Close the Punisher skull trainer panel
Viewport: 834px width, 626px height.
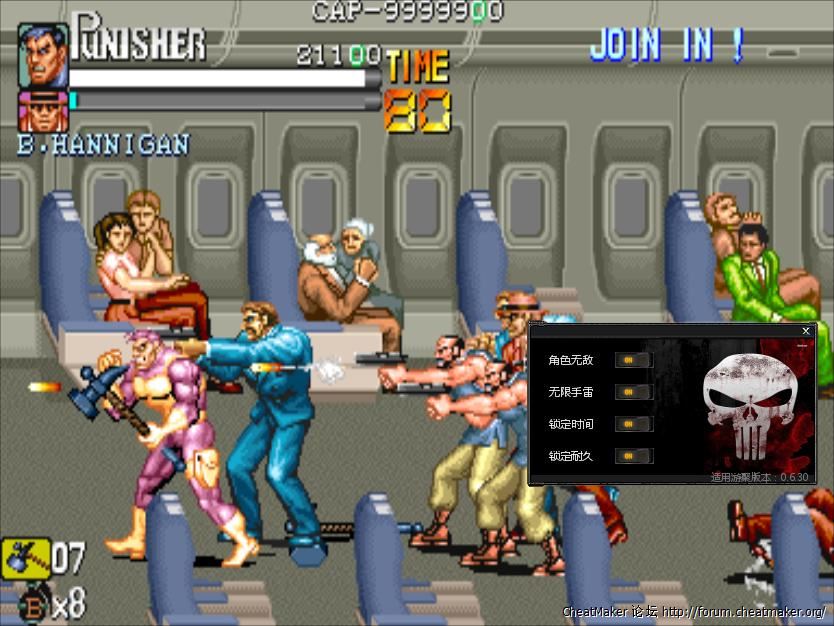coord(806,331)
